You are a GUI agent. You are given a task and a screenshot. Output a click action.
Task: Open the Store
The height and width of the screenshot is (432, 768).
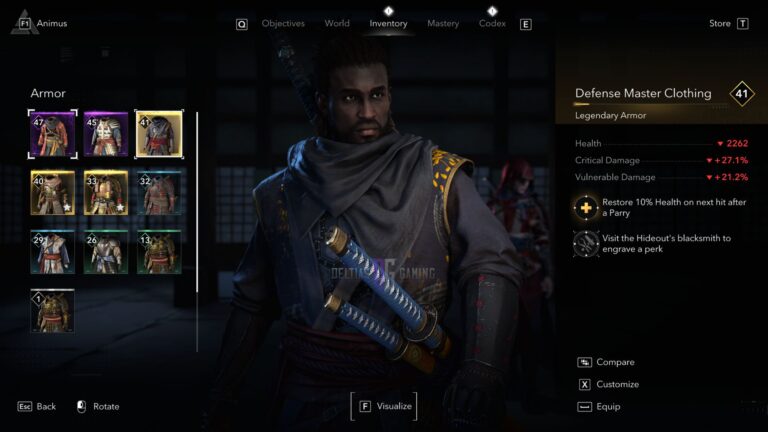pos(720,23)
